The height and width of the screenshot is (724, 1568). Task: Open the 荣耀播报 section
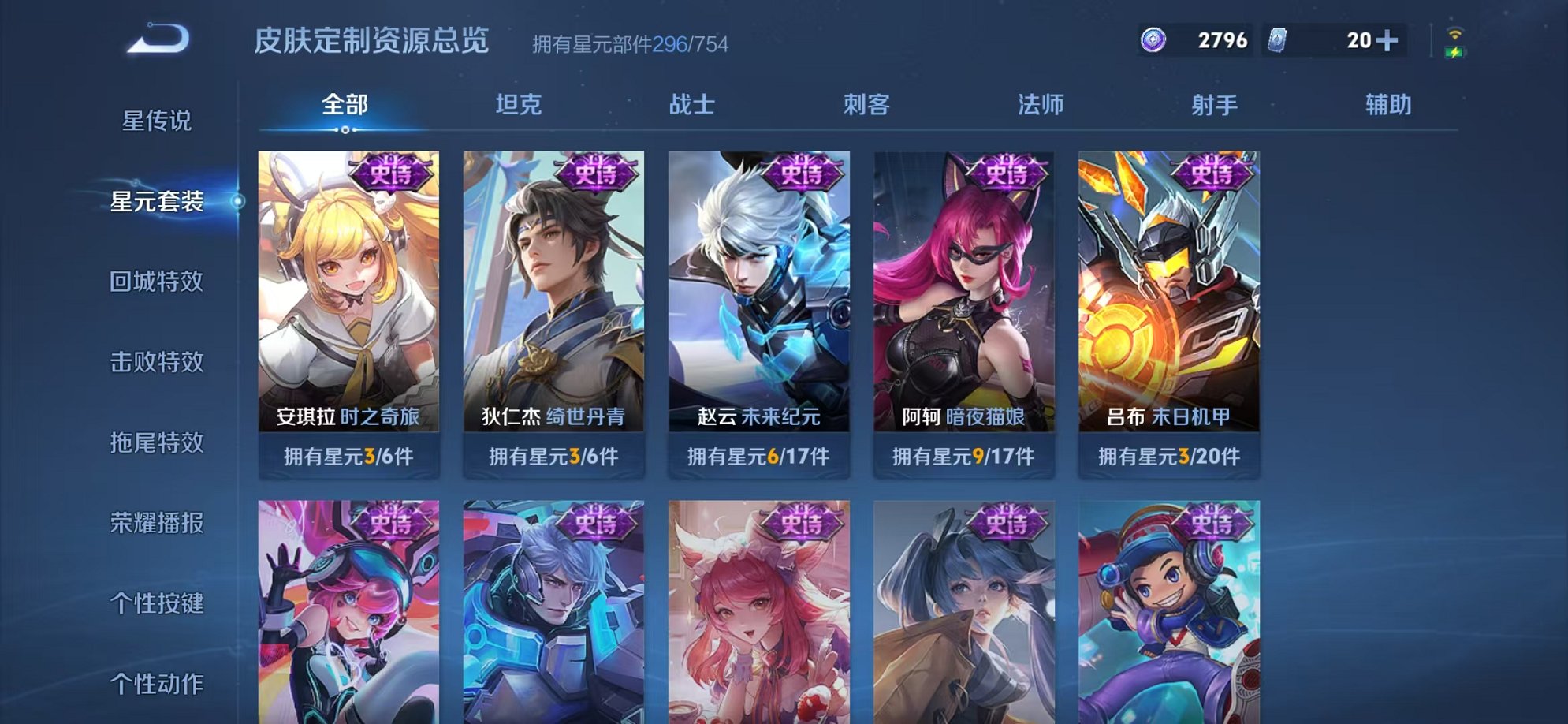[155, 524]
